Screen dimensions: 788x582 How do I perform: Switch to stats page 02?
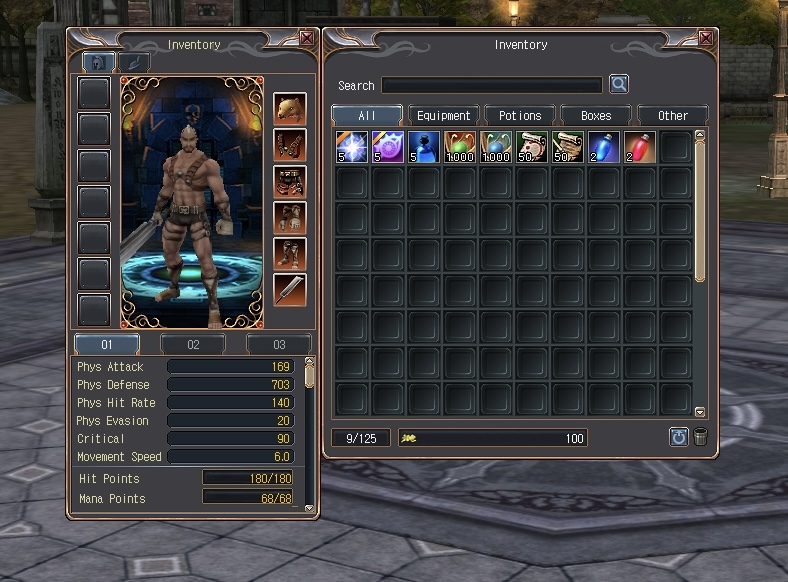(193, 345)
